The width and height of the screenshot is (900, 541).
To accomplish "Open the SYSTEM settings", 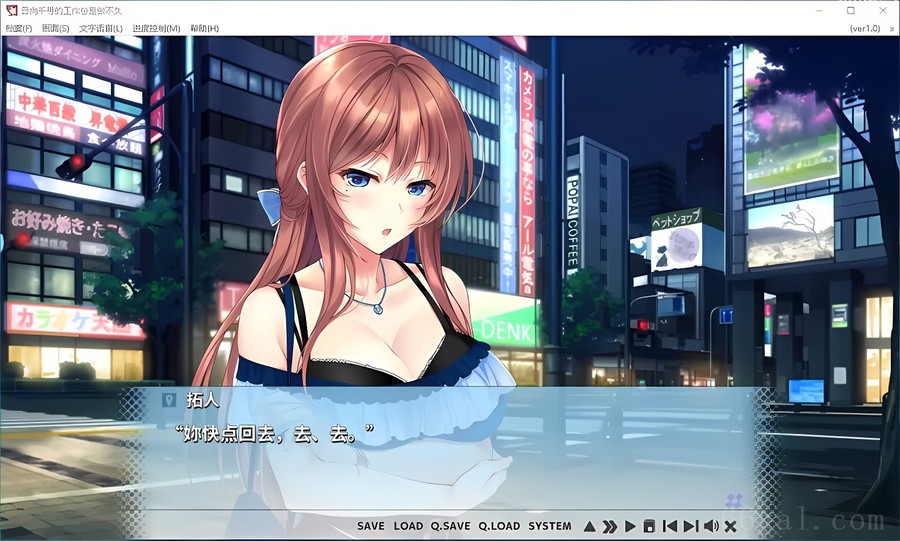I will [x=550, y=526].
